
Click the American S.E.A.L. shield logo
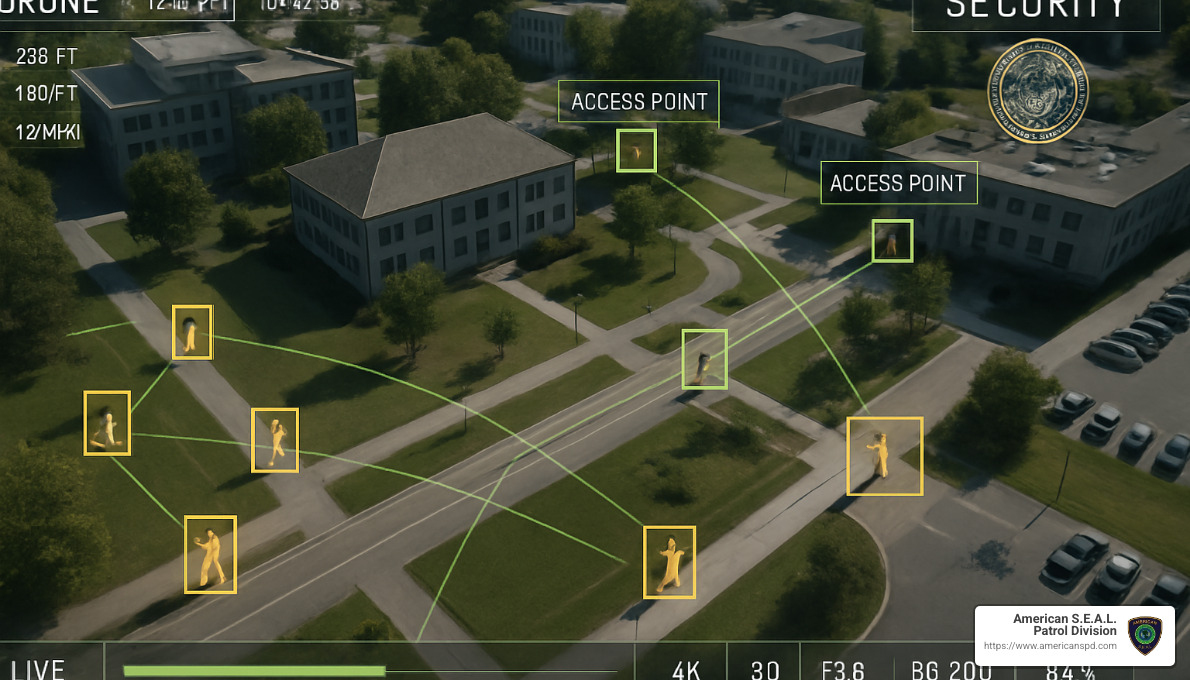click(x=1144, y=635)
